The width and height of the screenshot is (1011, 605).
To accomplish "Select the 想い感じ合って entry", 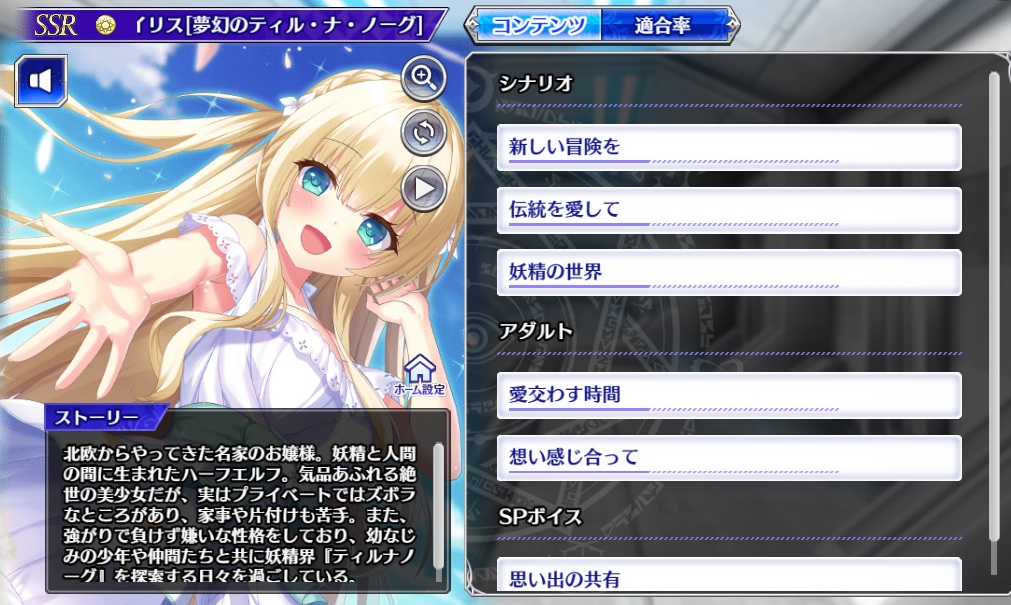I will 728,457.
